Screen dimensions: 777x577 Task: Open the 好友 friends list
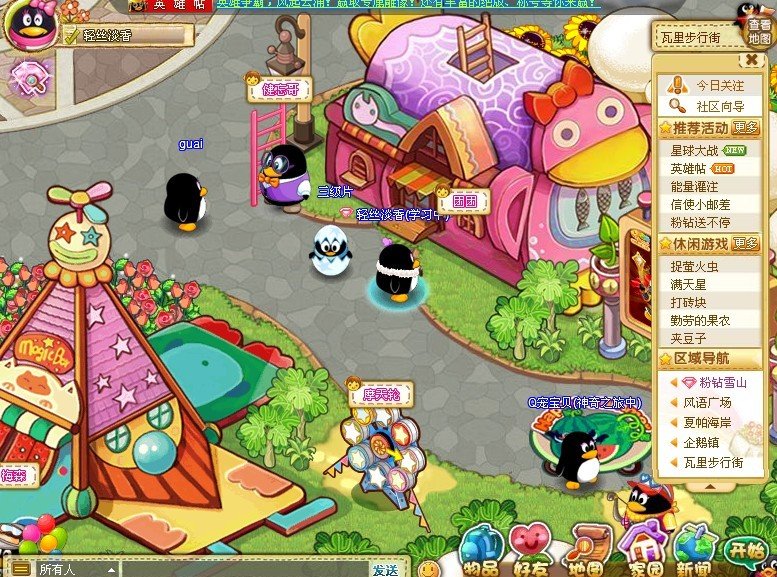coord(532,549)
